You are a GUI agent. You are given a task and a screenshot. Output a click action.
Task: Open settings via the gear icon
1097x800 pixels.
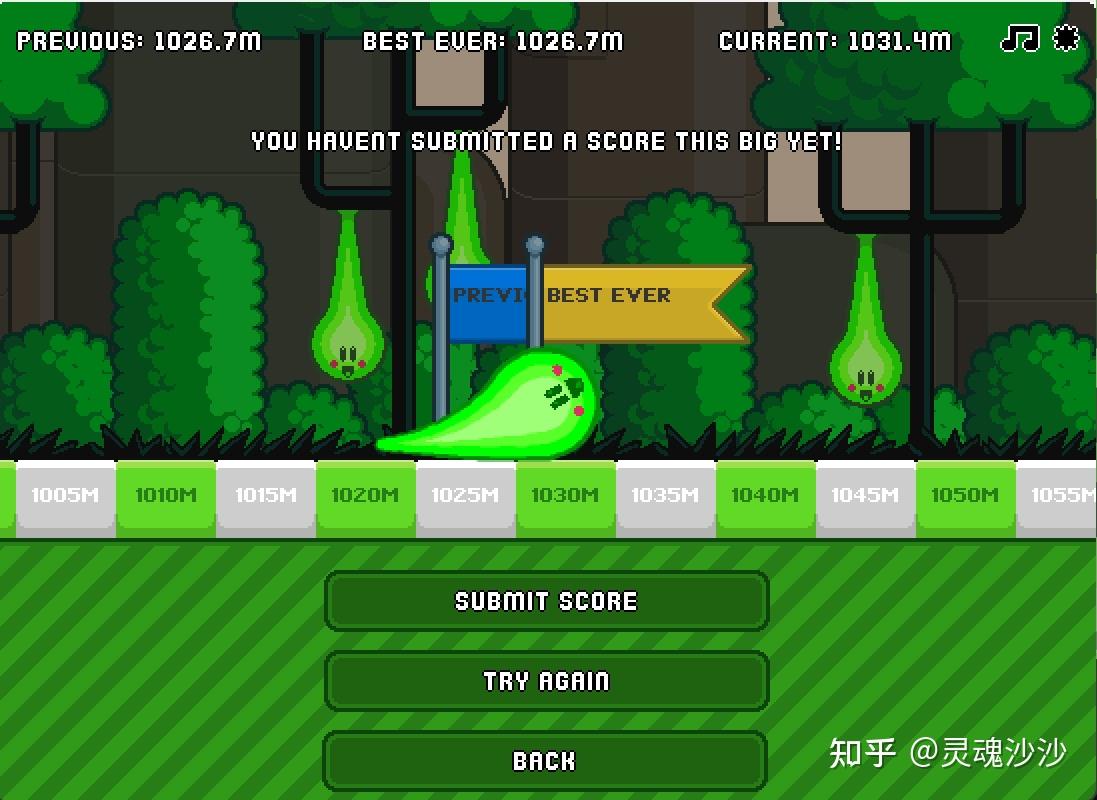pyautogui.click(x=1067, y=39)
